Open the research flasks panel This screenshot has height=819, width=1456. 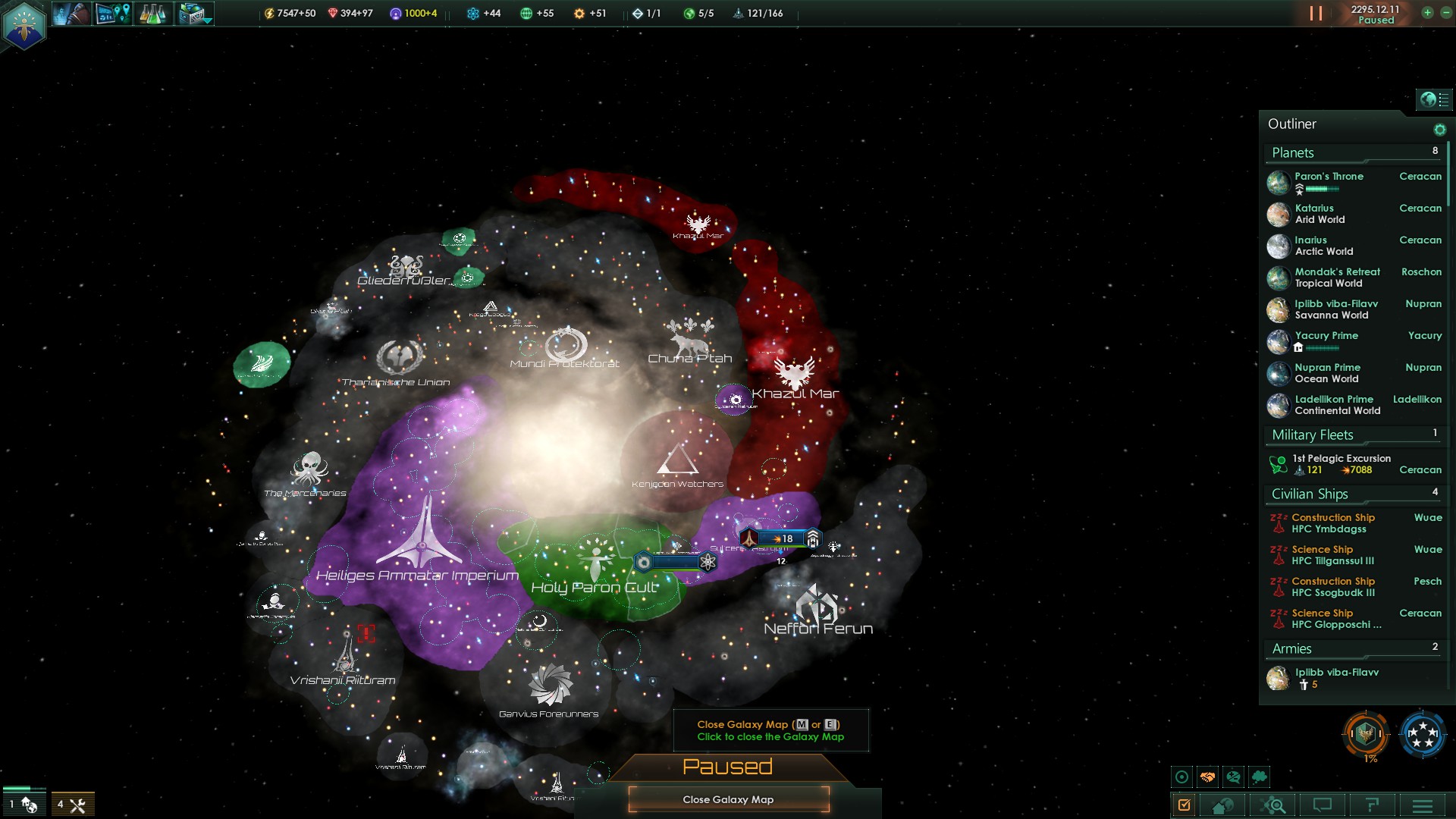click(153, 14)
